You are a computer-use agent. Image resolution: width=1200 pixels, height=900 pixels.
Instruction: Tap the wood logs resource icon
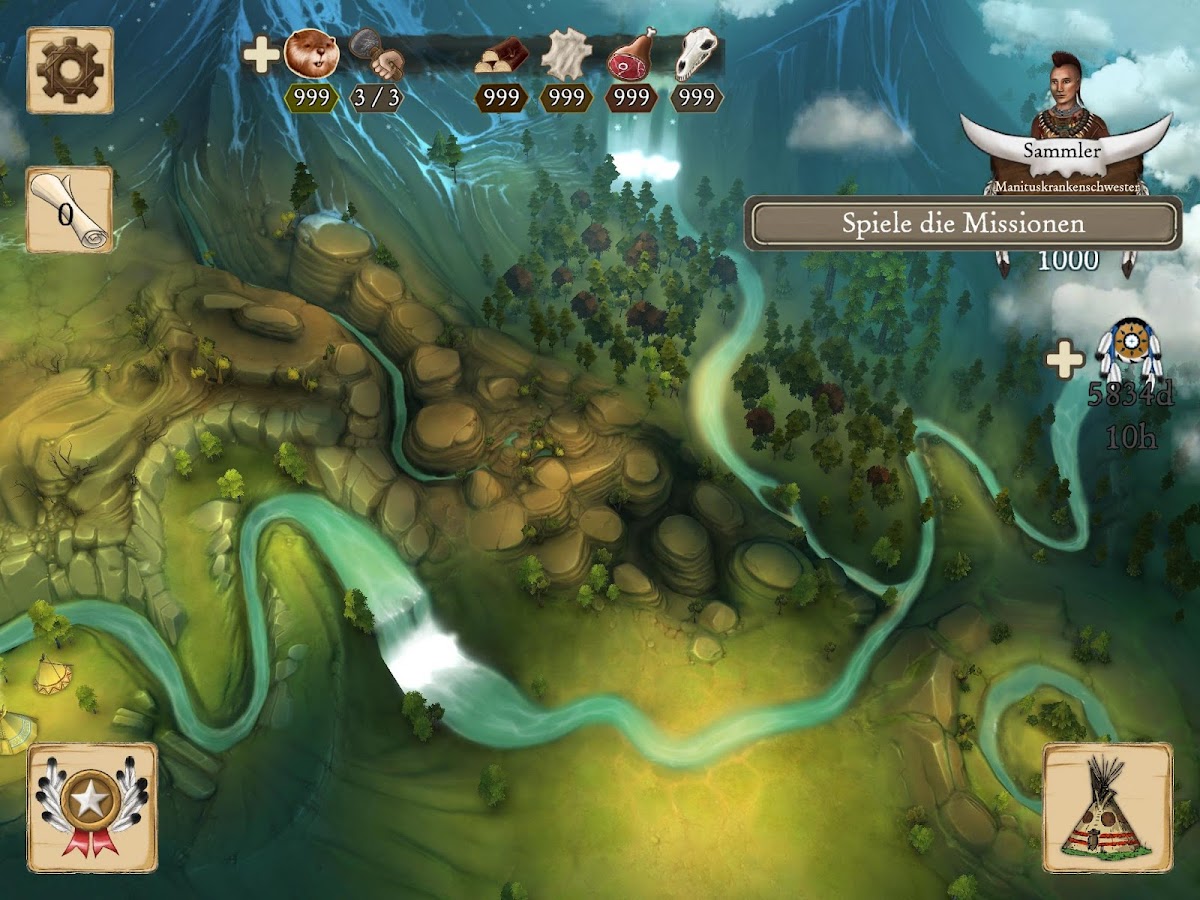click(x=500, y=55)
